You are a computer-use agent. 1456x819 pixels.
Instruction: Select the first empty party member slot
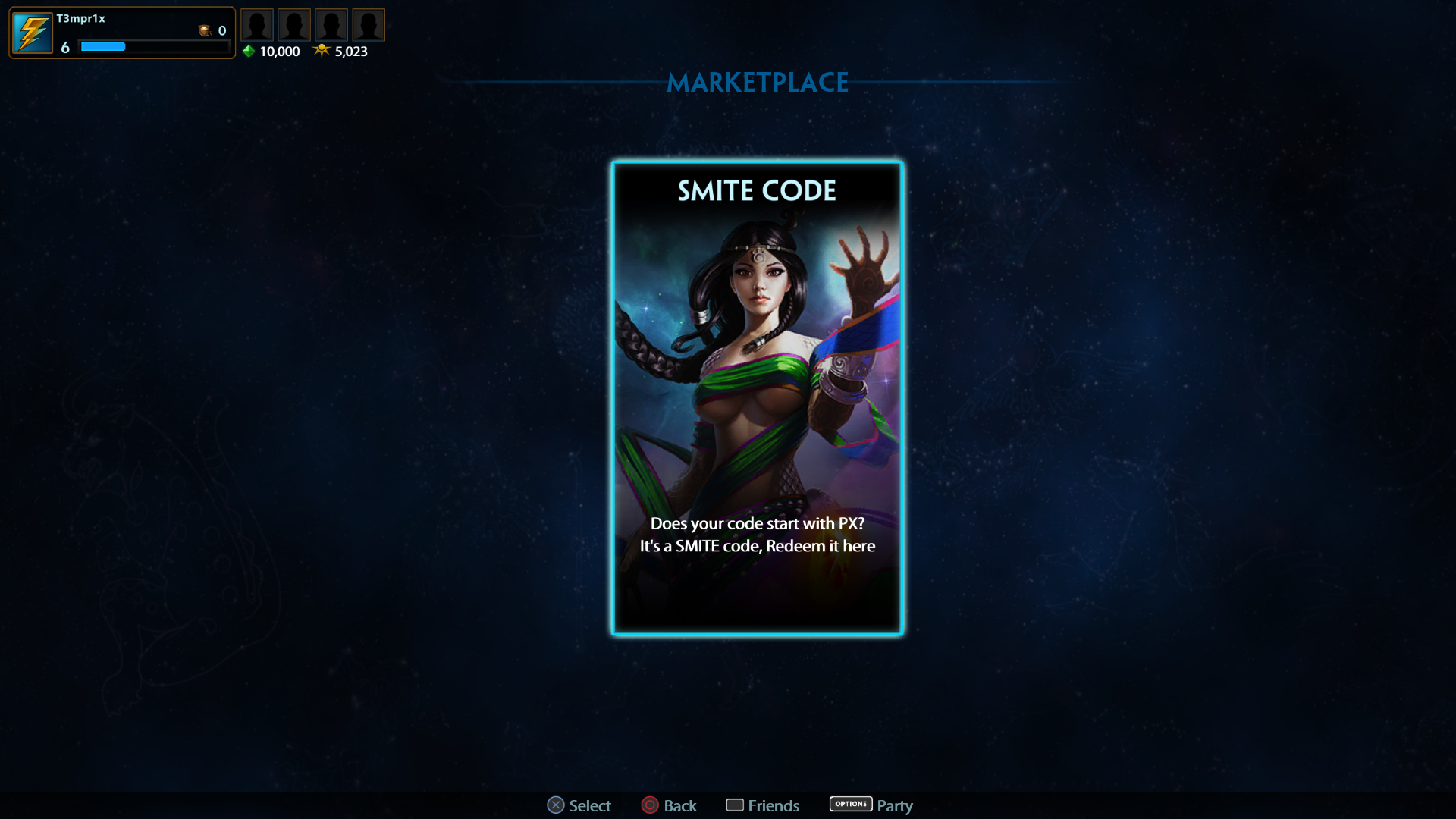[x=257, y=24]
